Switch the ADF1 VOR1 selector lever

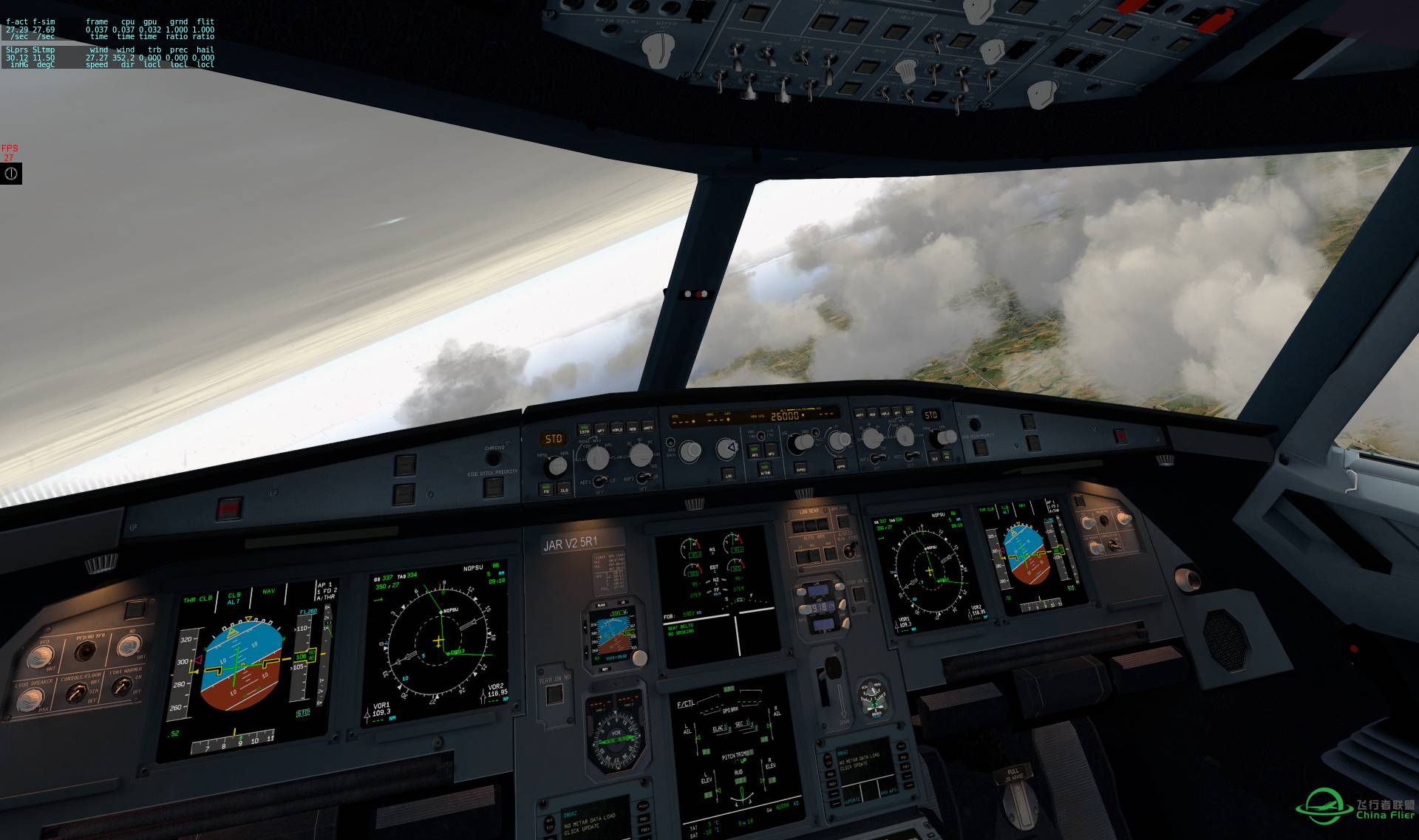pos(602,482)
